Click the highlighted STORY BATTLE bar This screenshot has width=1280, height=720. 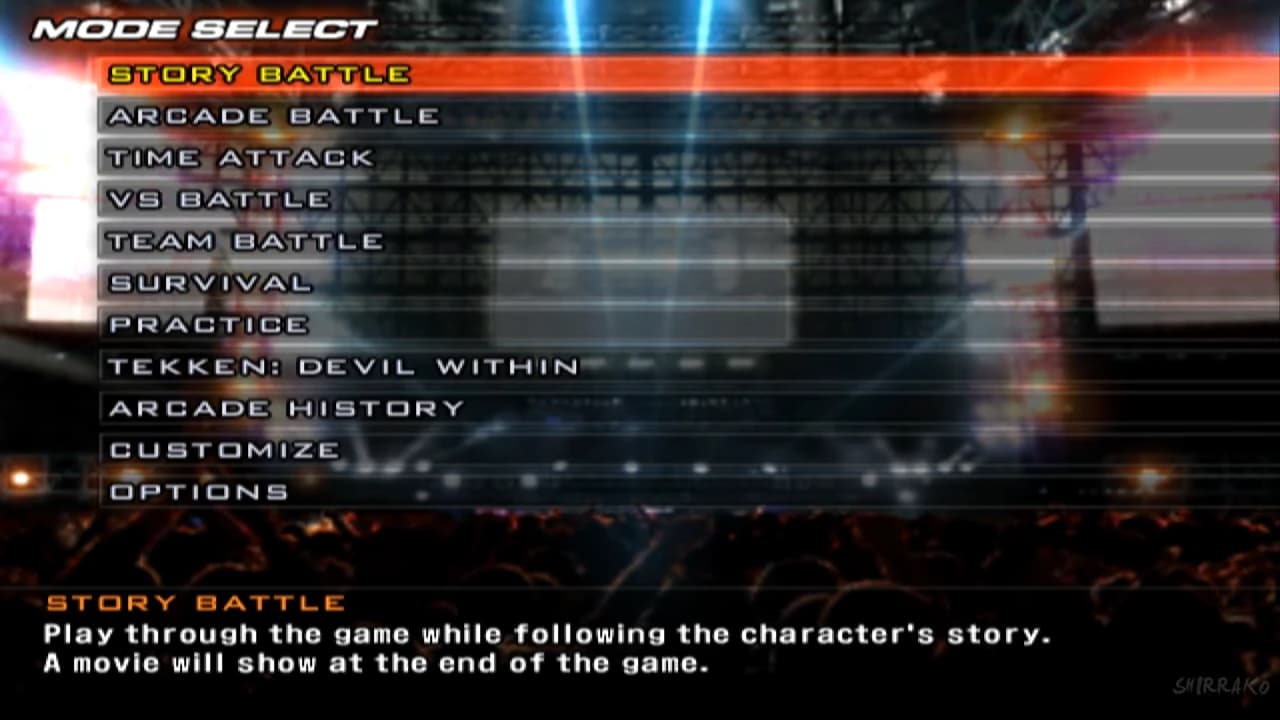tap(260, 73)
